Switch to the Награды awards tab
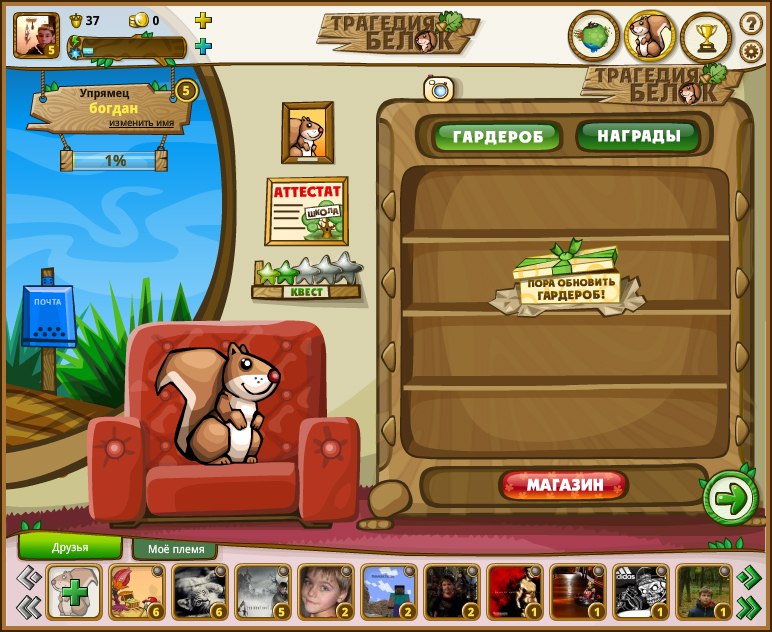Screen dimensions: 772x632 (x=637, y=135)
